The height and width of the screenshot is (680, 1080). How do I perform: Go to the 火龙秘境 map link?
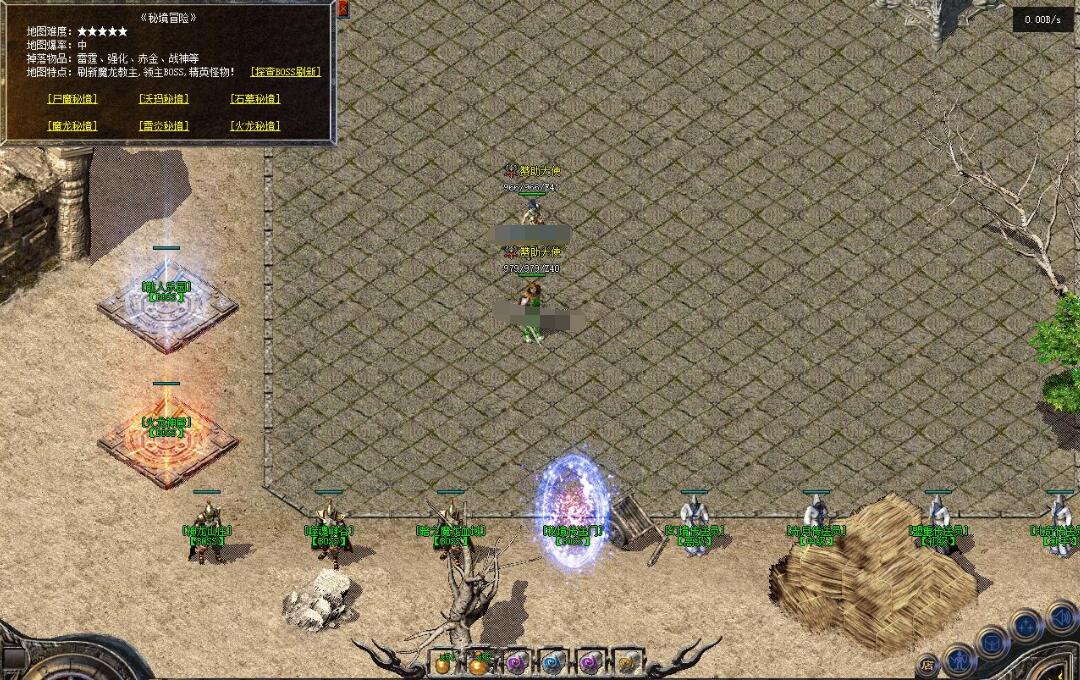255,126
